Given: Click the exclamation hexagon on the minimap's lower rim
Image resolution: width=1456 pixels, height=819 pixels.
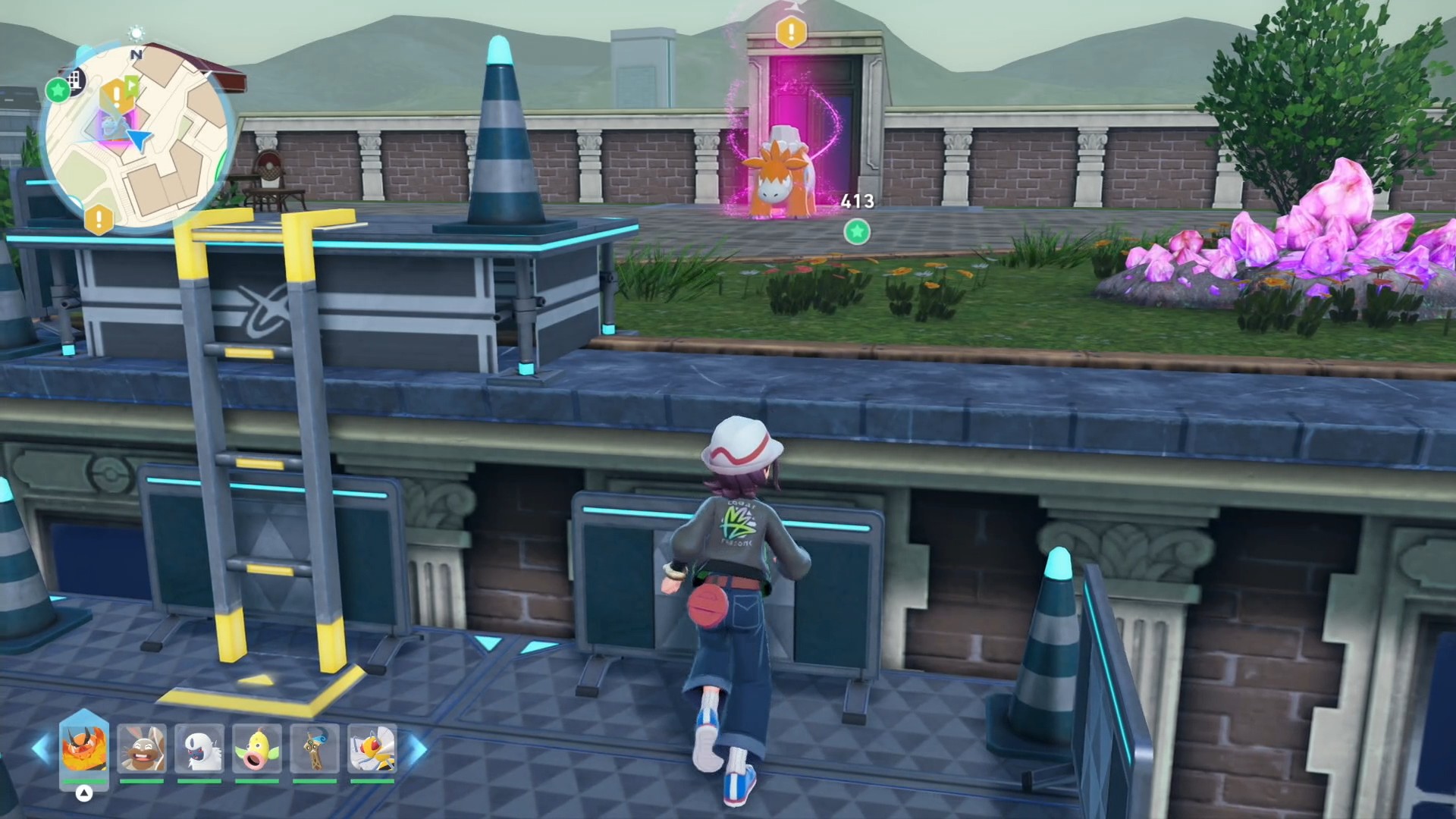Looking at the screenshot, I should tap(99, 219).
